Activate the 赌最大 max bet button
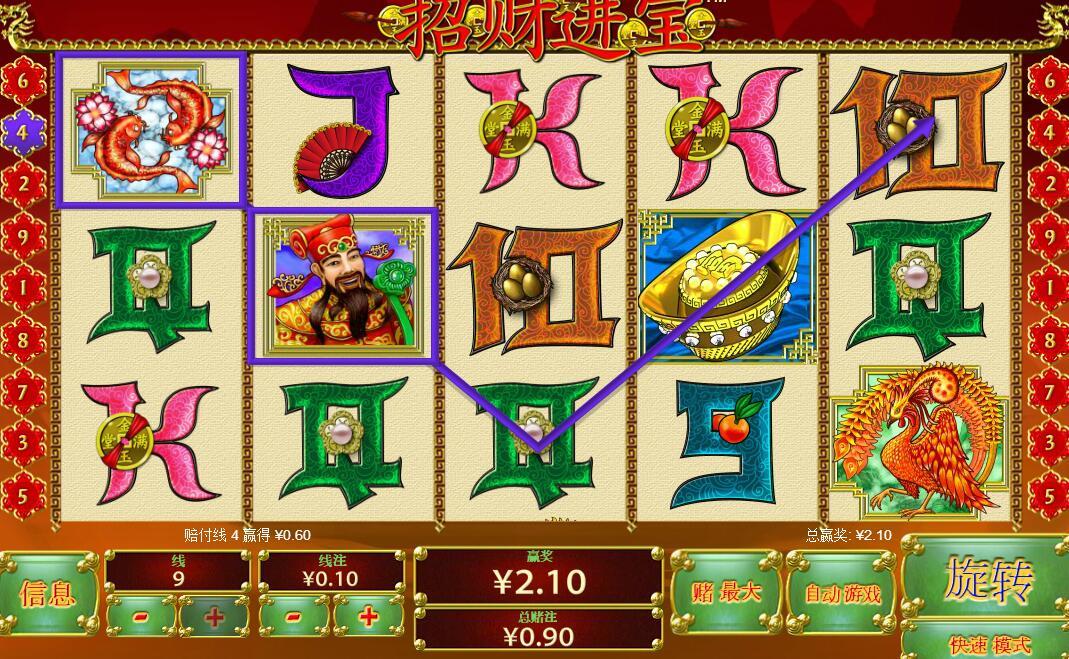1069x659 pixels. pos(726,591)
